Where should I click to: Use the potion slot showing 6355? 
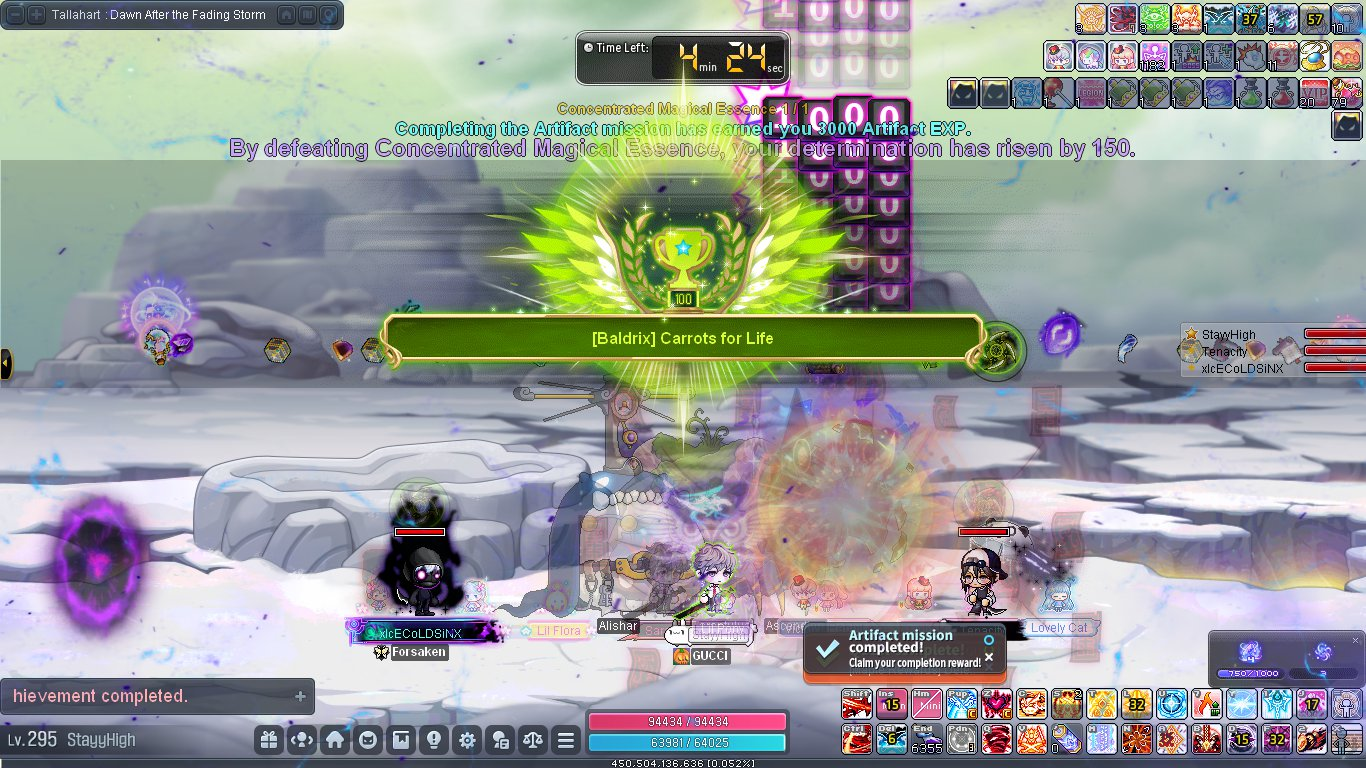[926, 739]
